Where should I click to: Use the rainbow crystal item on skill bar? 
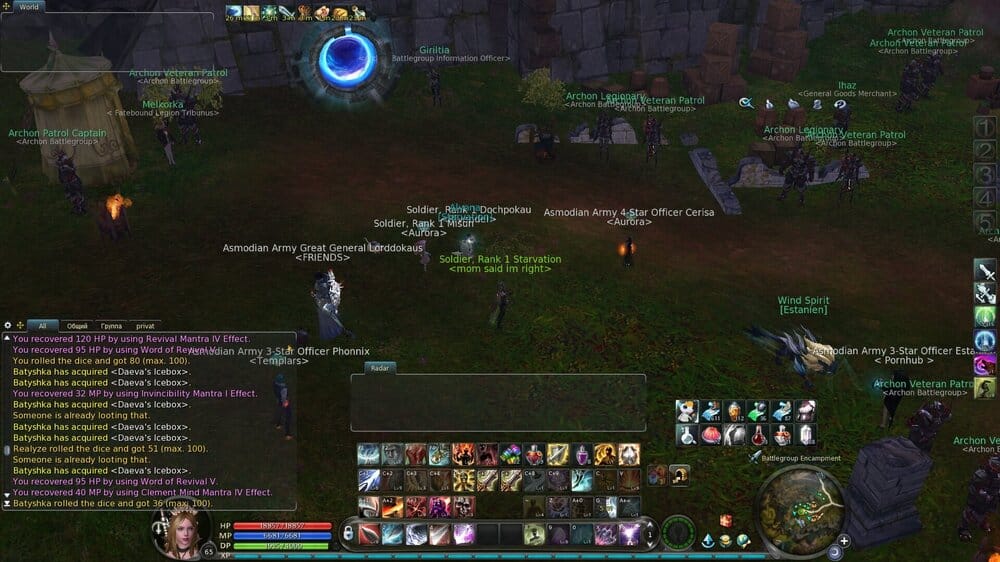pos(510,454)
